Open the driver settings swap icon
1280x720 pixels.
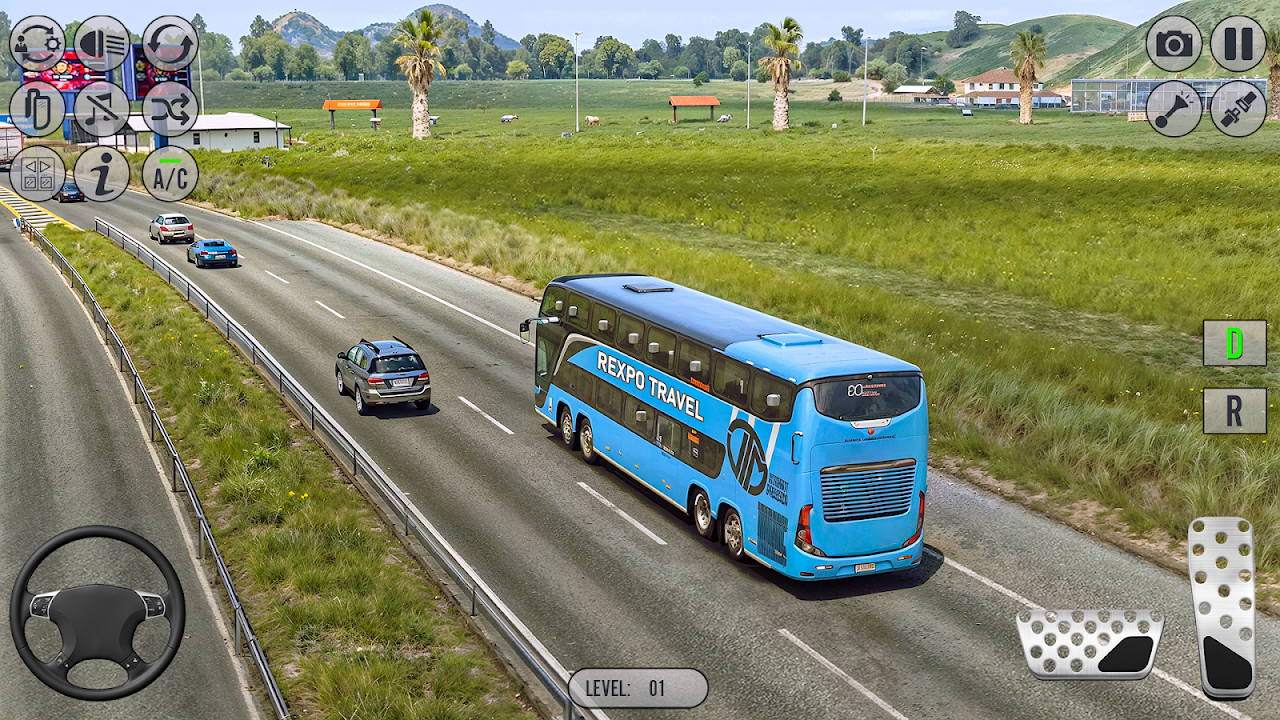(x=37, y=44)
